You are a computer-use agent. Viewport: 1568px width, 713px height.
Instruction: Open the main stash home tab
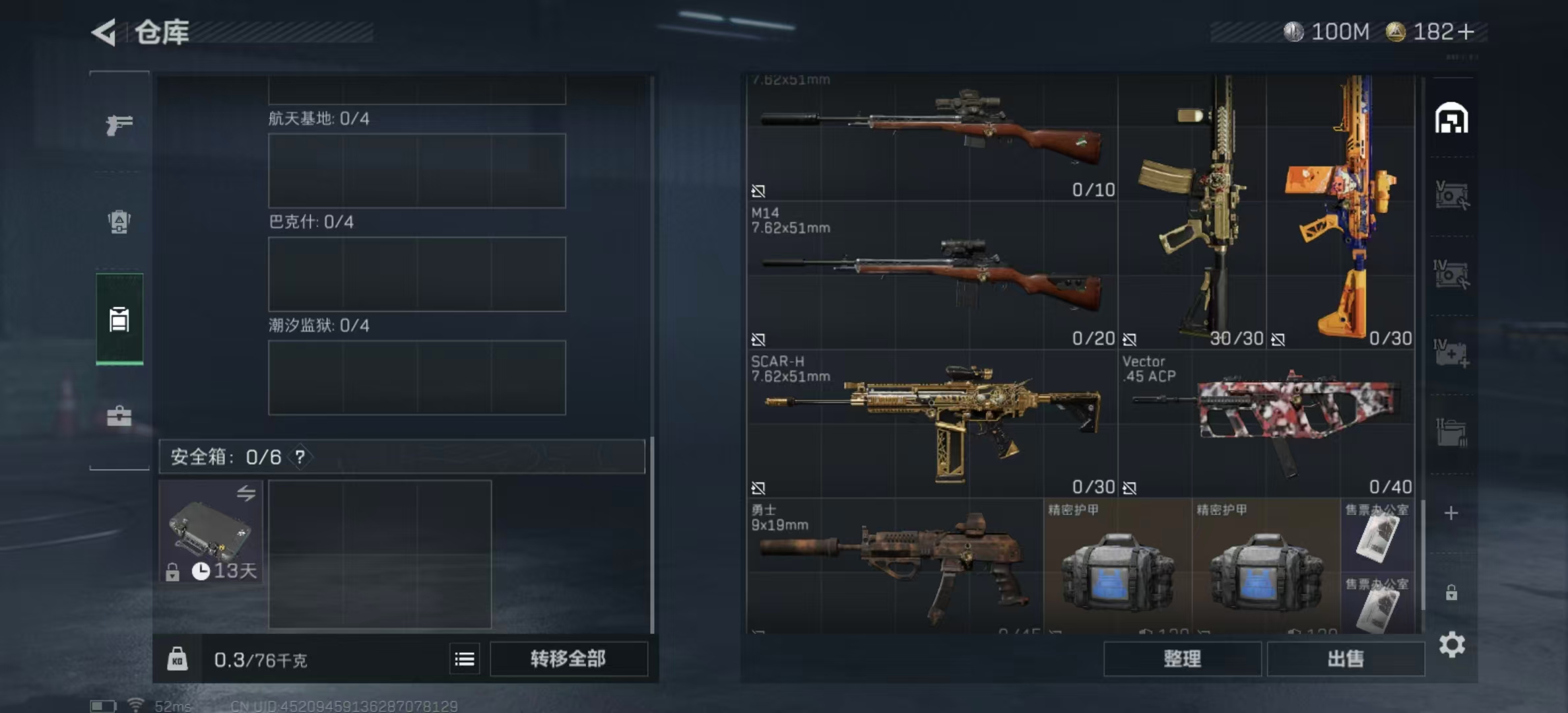coord(1451,119)
